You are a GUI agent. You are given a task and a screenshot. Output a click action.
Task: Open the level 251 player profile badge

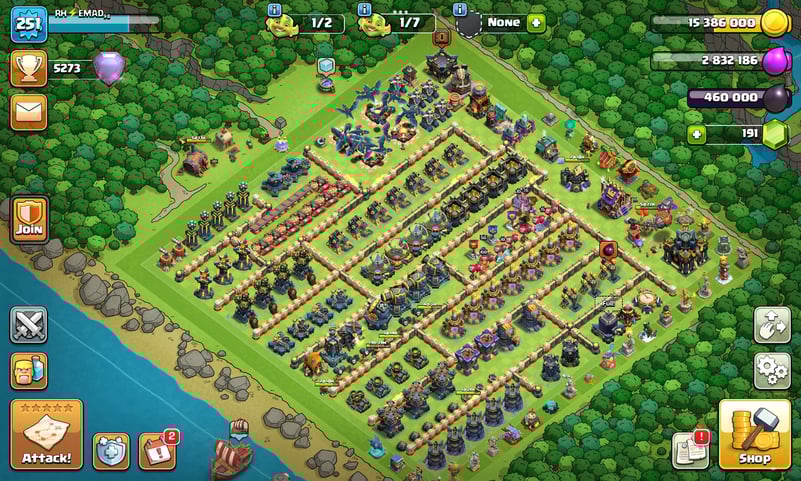pos(29,23)
